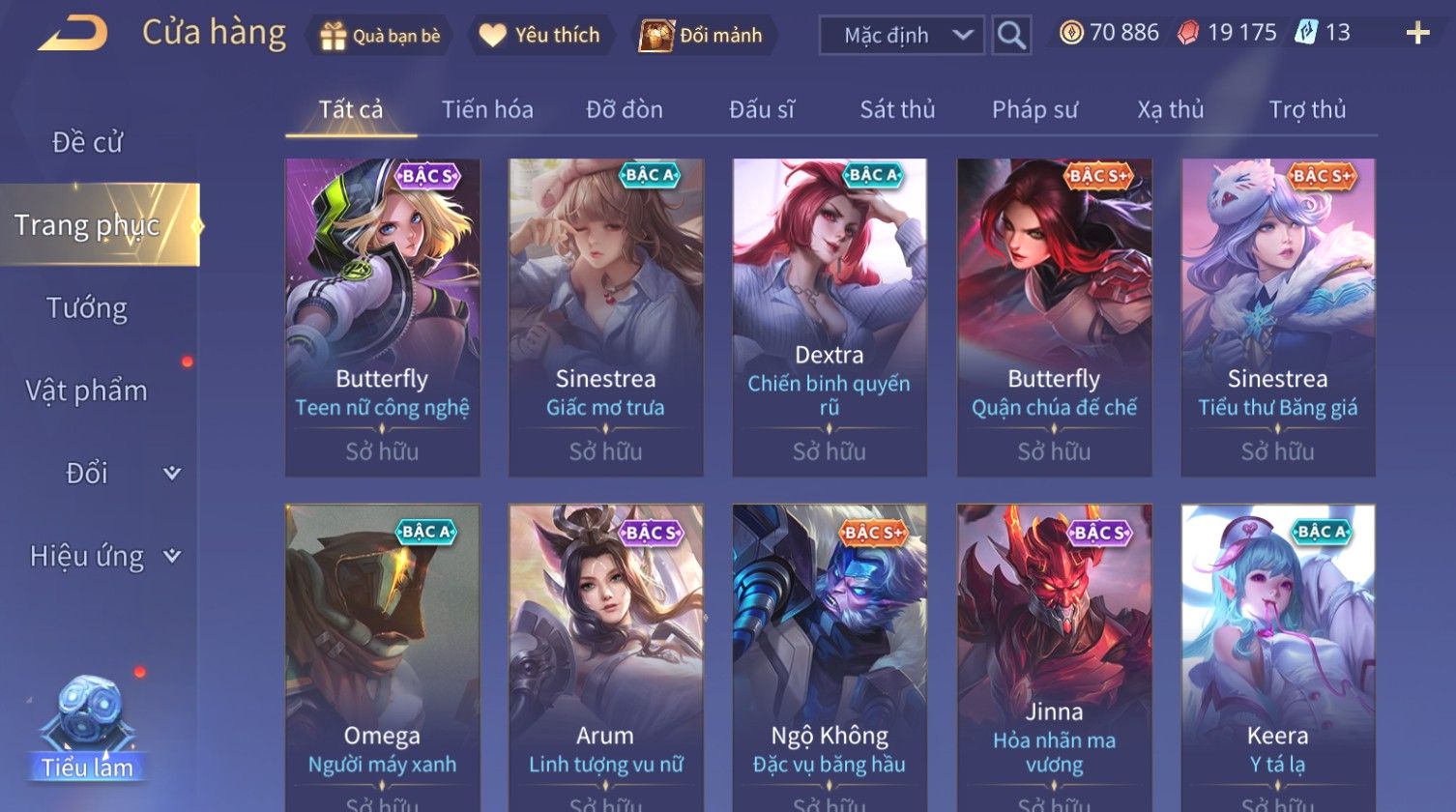Add currency with the plus button
Screen dimensions: 1456x812
(x=1417, y=34)
